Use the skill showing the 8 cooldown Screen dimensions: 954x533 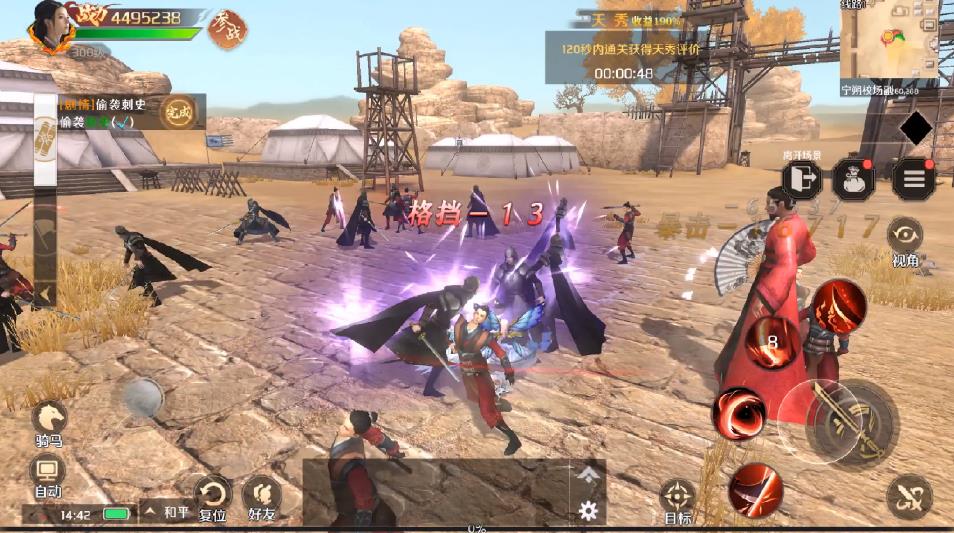[x=773, y=342]
